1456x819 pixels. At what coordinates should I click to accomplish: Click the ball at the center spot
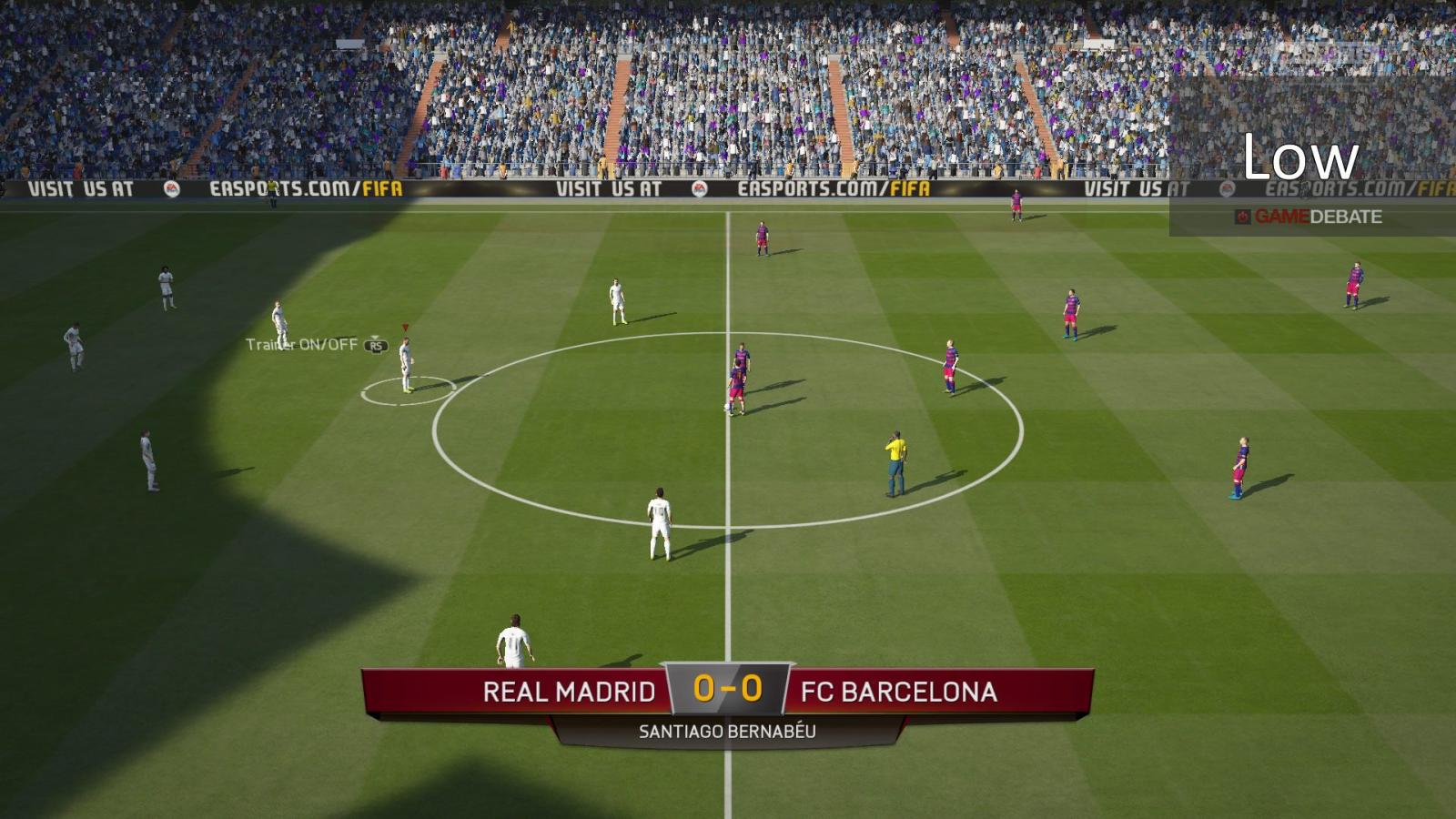point(728,406)
